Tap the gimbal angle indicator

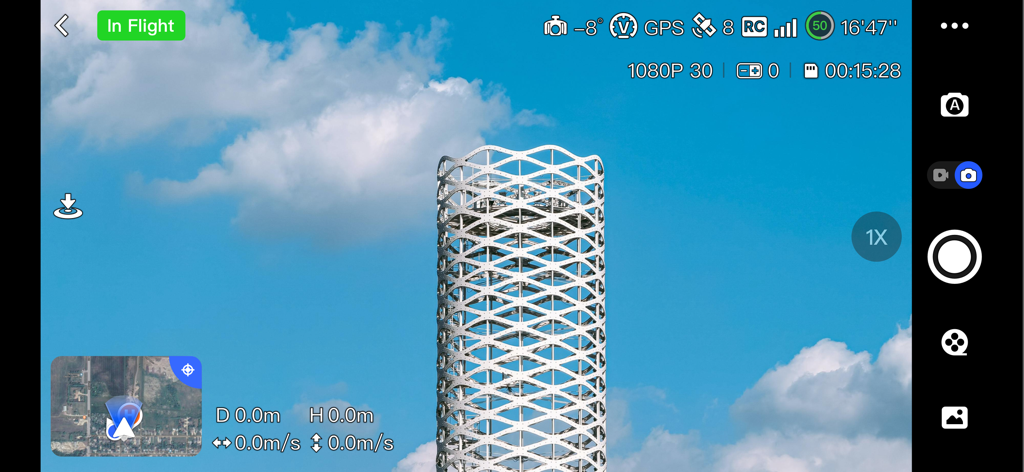572,27
